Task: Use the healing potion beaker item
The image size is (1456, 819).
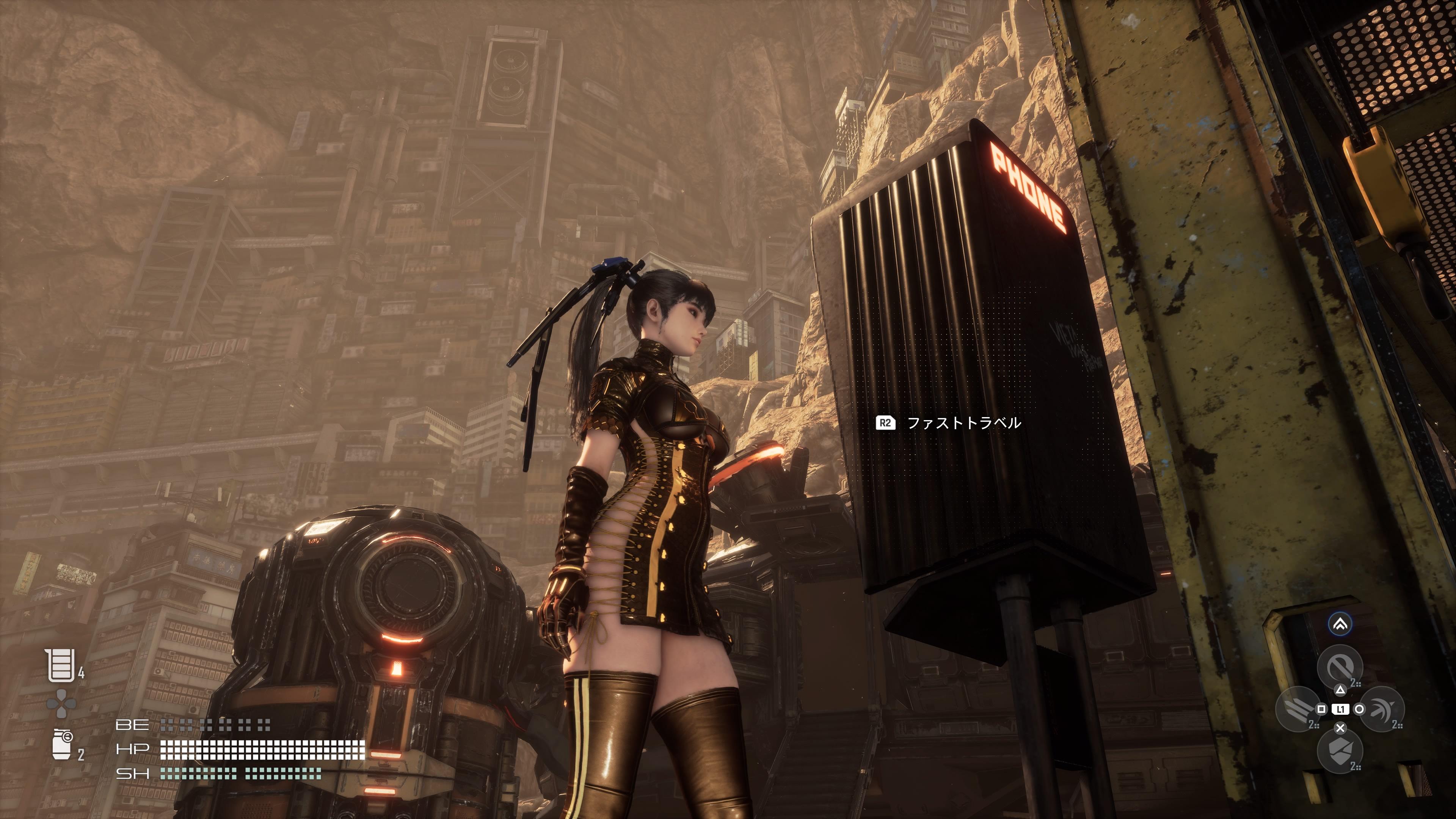Action: point(60,665)
